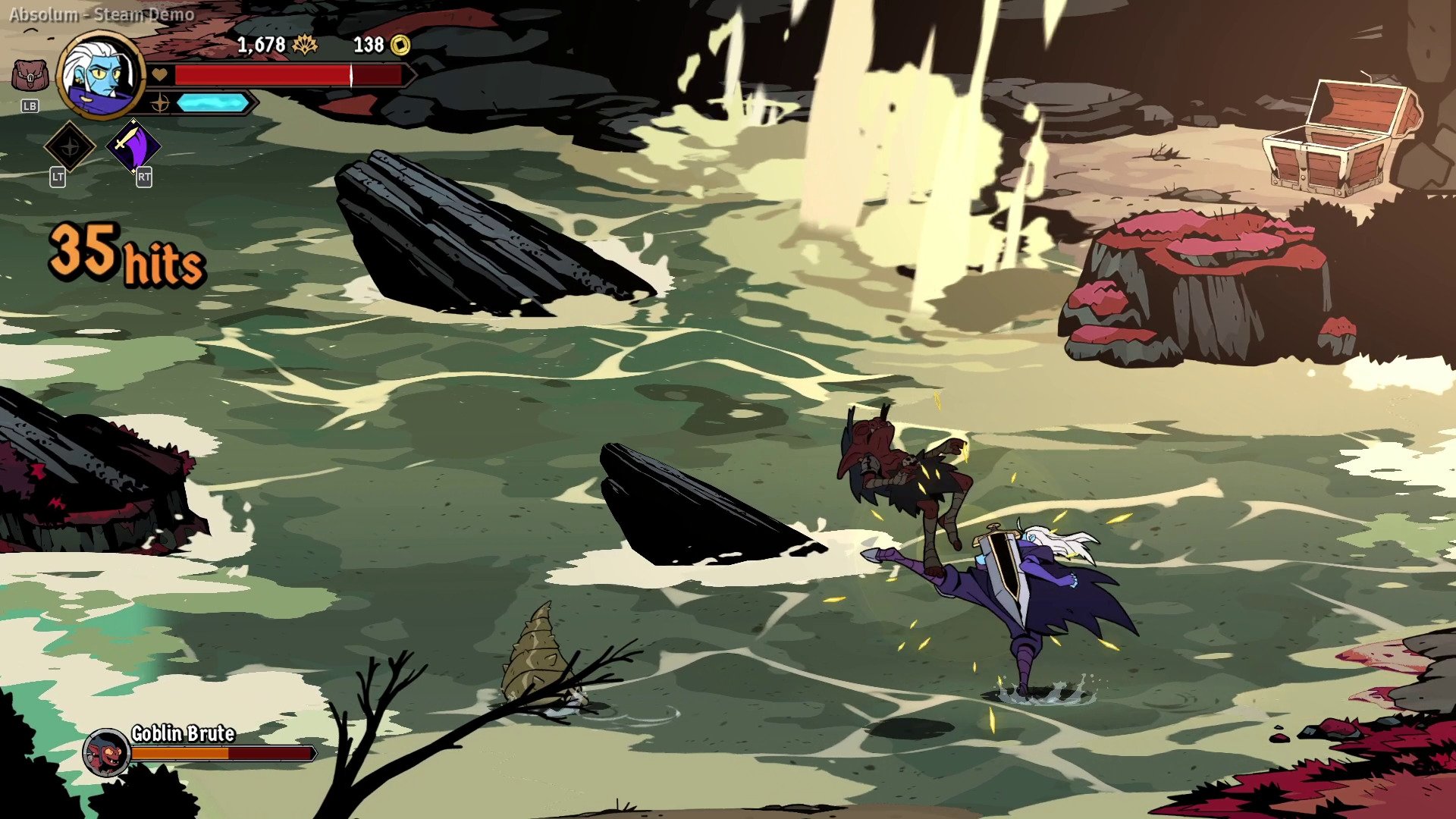Image resolution: width=1456 pixels, height=819 pixels.
Task: Open the leather bag inventory icon
Action: tap(30, 77)
